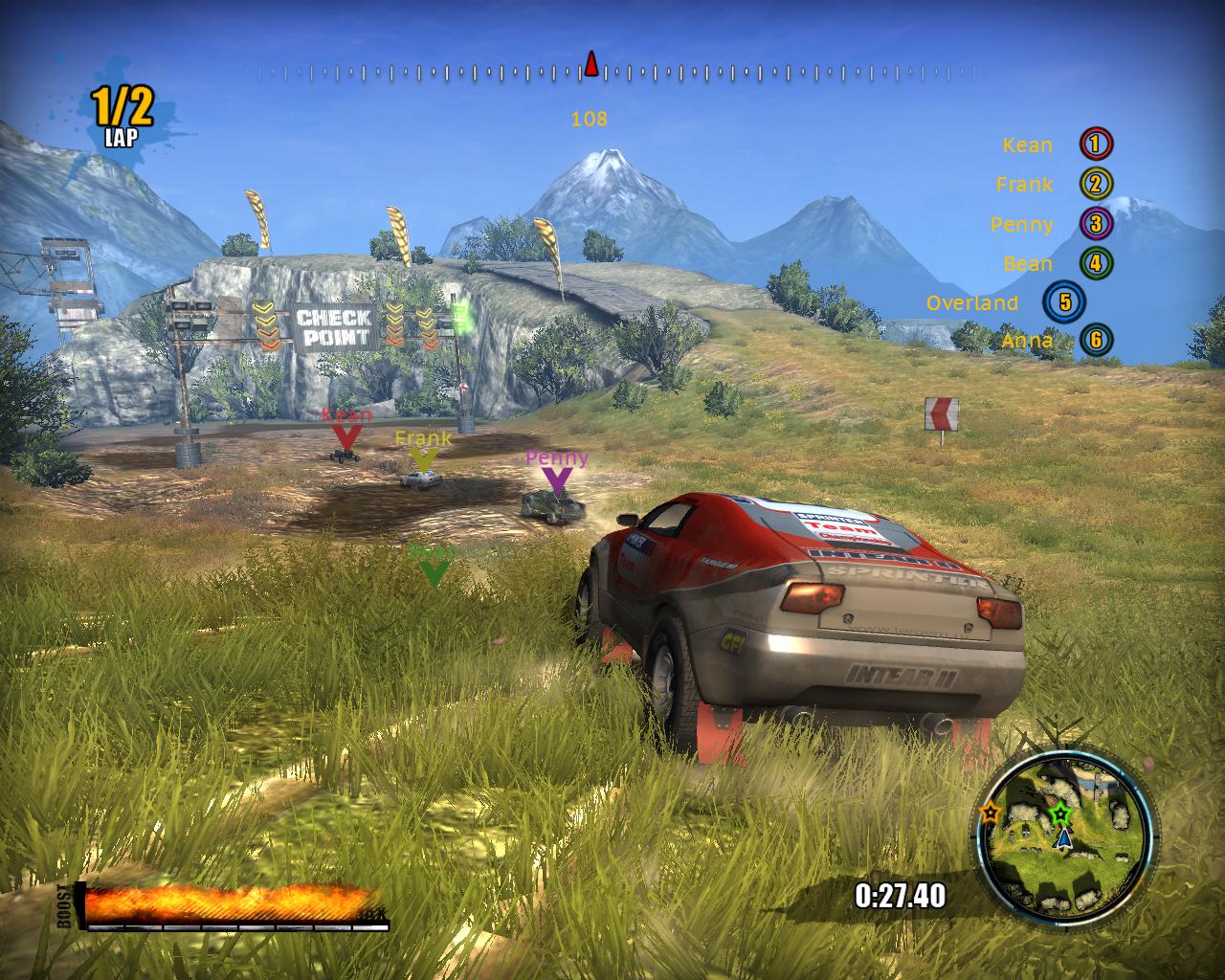Choose Penny's third-place standing row
Viewport: 1225px width, 980px height.
point(1050,225)
